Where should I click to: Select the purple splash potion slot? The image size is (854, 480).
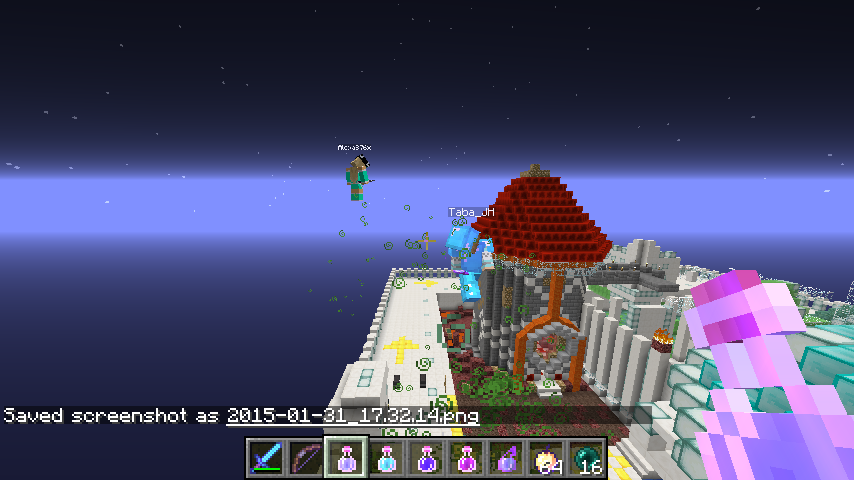pos(506,459)
